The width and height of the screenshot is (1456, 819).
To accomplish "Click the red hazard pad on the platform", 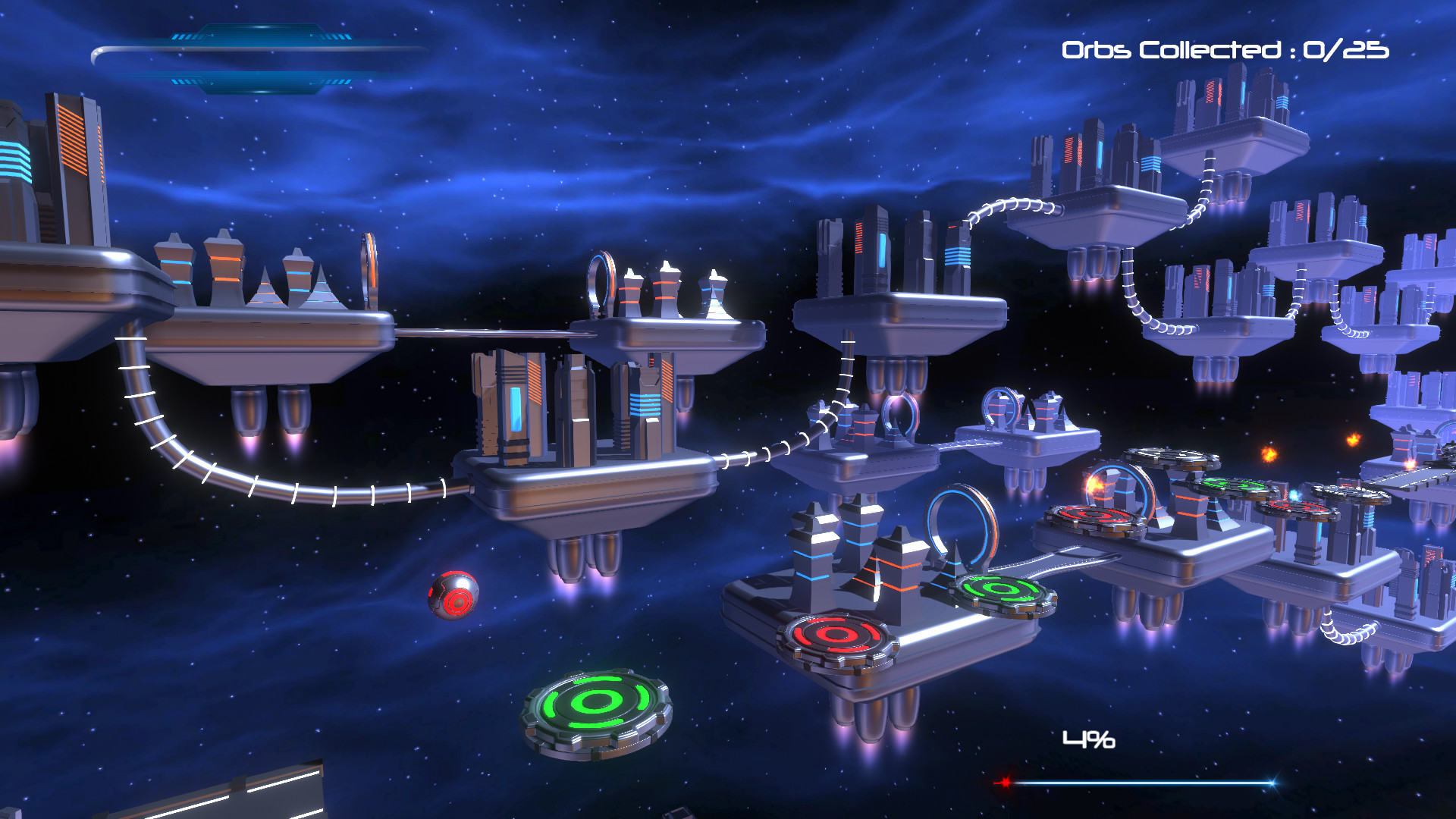I will (x=838, y=633).
